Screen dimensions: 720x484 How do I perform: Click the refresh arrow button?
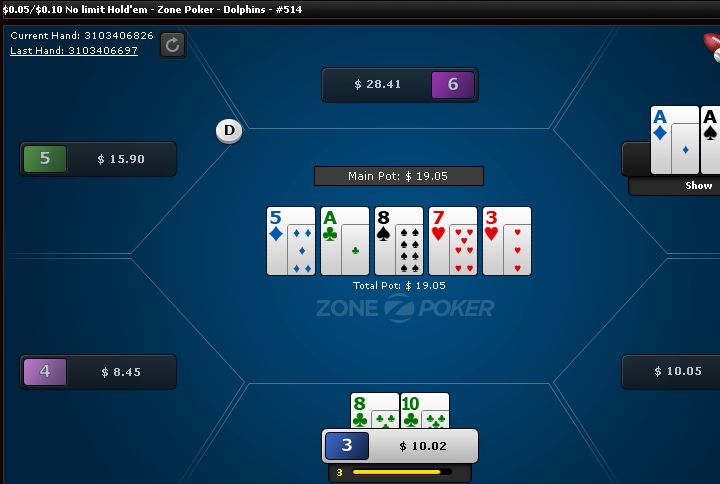[172, 44]
